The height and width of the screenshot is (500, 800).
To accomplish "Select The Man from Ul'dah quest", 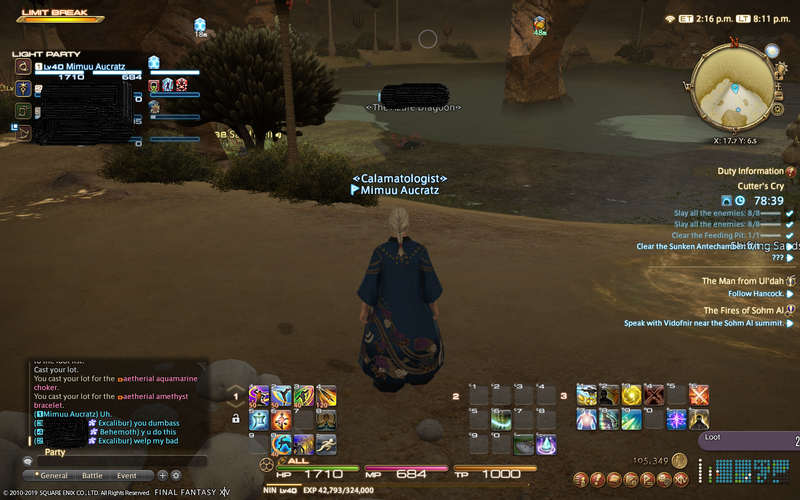I will pos(744,281).
